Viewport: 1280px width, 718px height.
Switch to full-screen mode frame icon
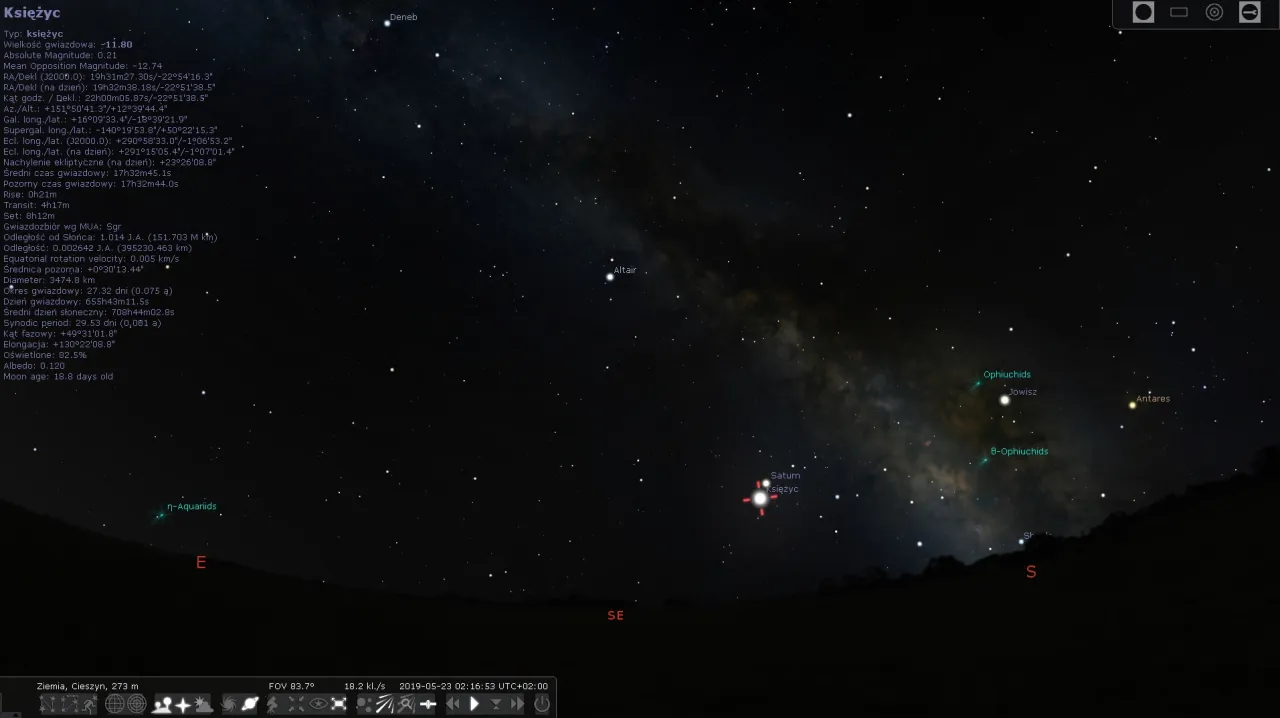pos(339,704)
